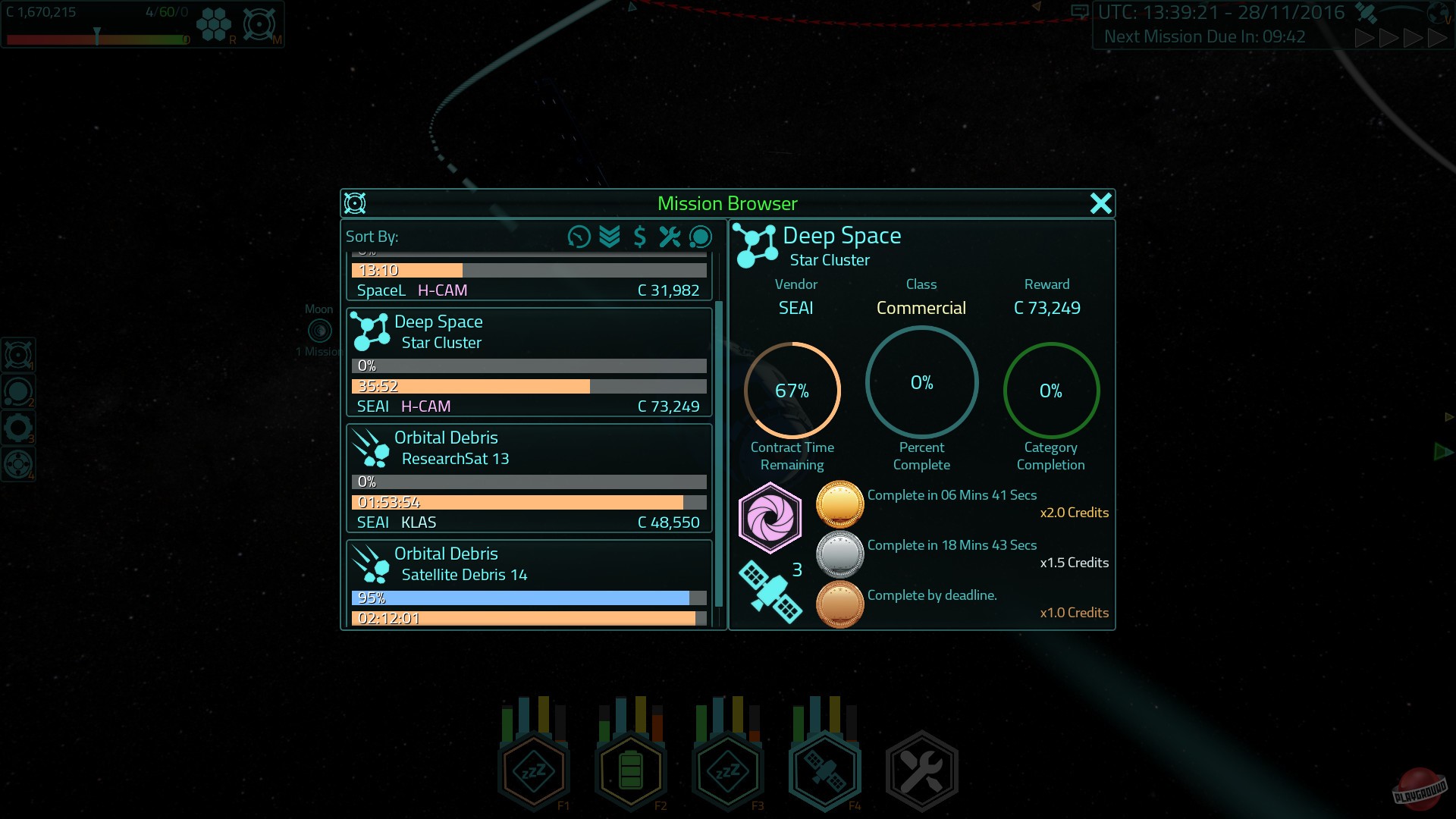
Task: Open the wrench build menu at bottom
Action: 921,770
